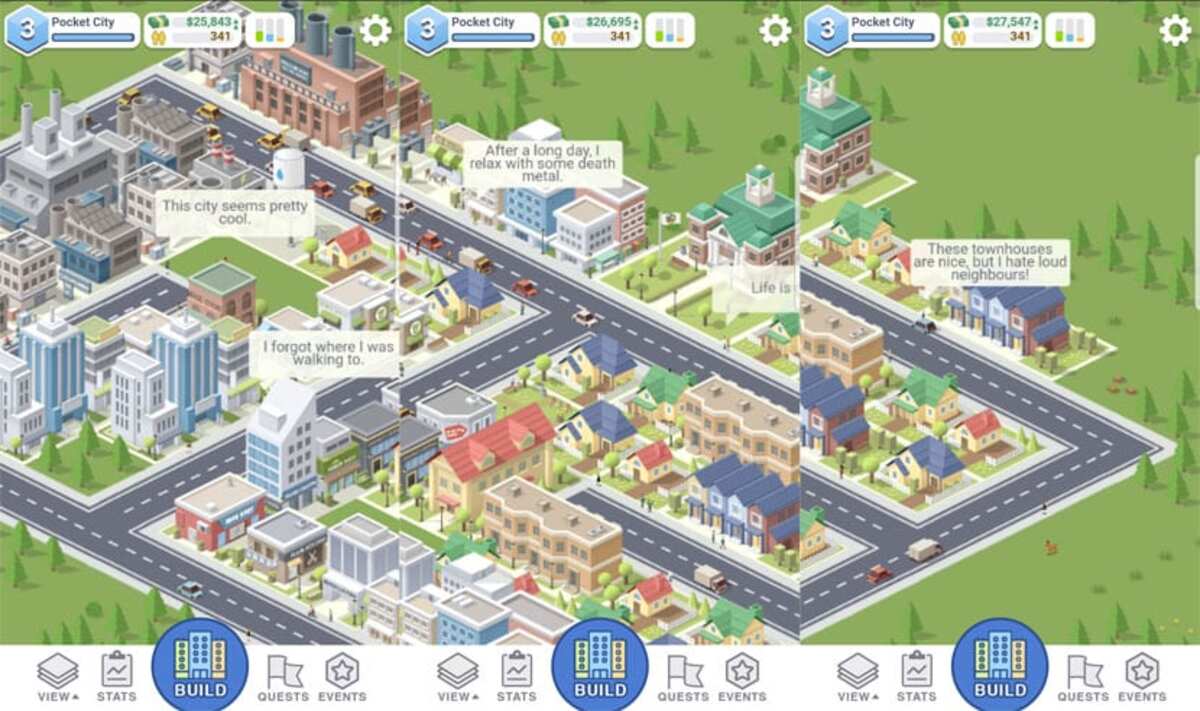Click the gear icon in the middle panel
Screen dimensions: 1200x711
pos(775,31)
